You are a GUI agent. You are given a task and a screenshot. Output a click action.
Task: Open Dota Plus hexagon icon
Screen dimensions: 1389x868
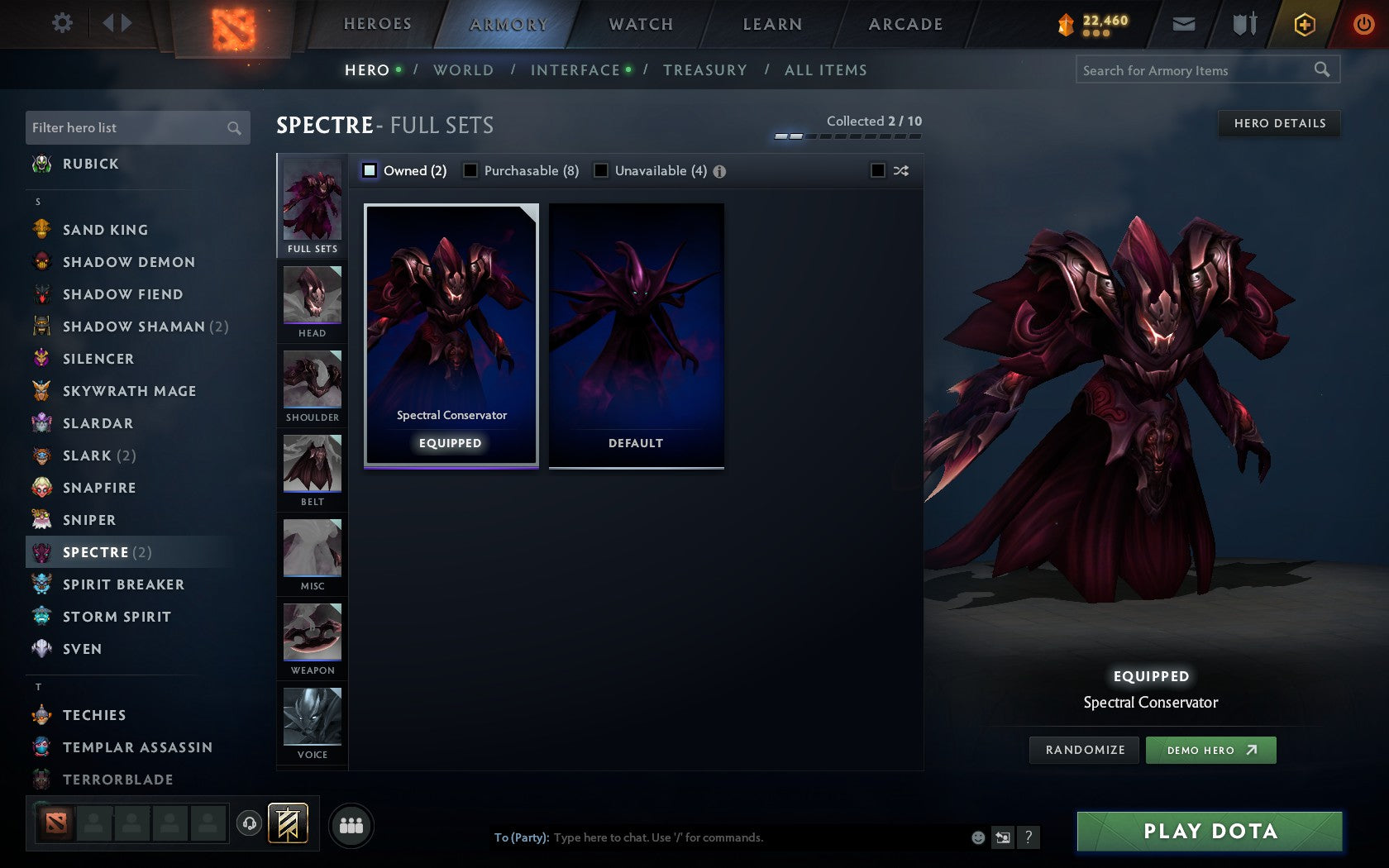coord(1305,24)
